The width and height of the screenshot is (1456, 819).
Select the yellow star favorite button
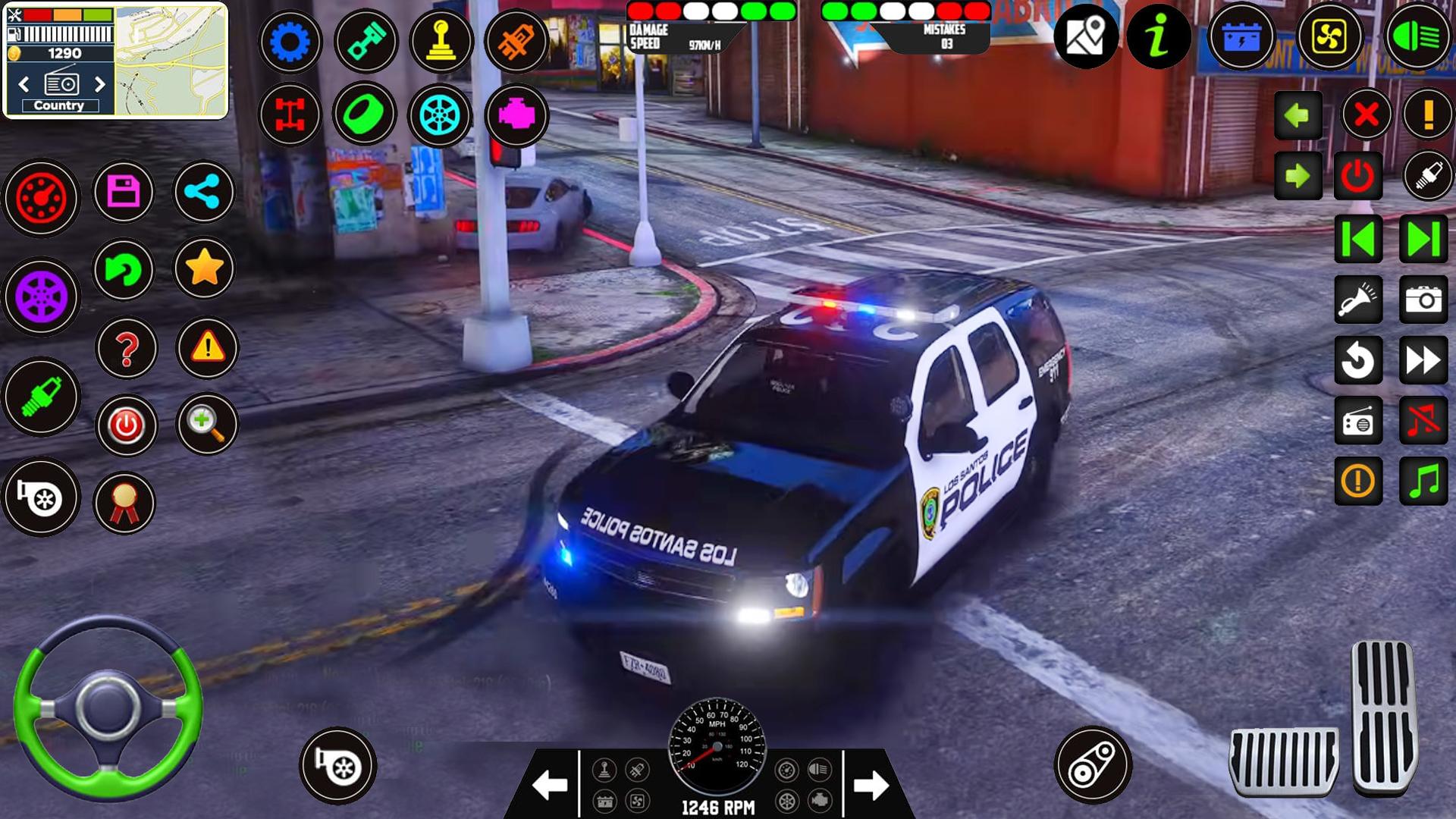point(203,268)
